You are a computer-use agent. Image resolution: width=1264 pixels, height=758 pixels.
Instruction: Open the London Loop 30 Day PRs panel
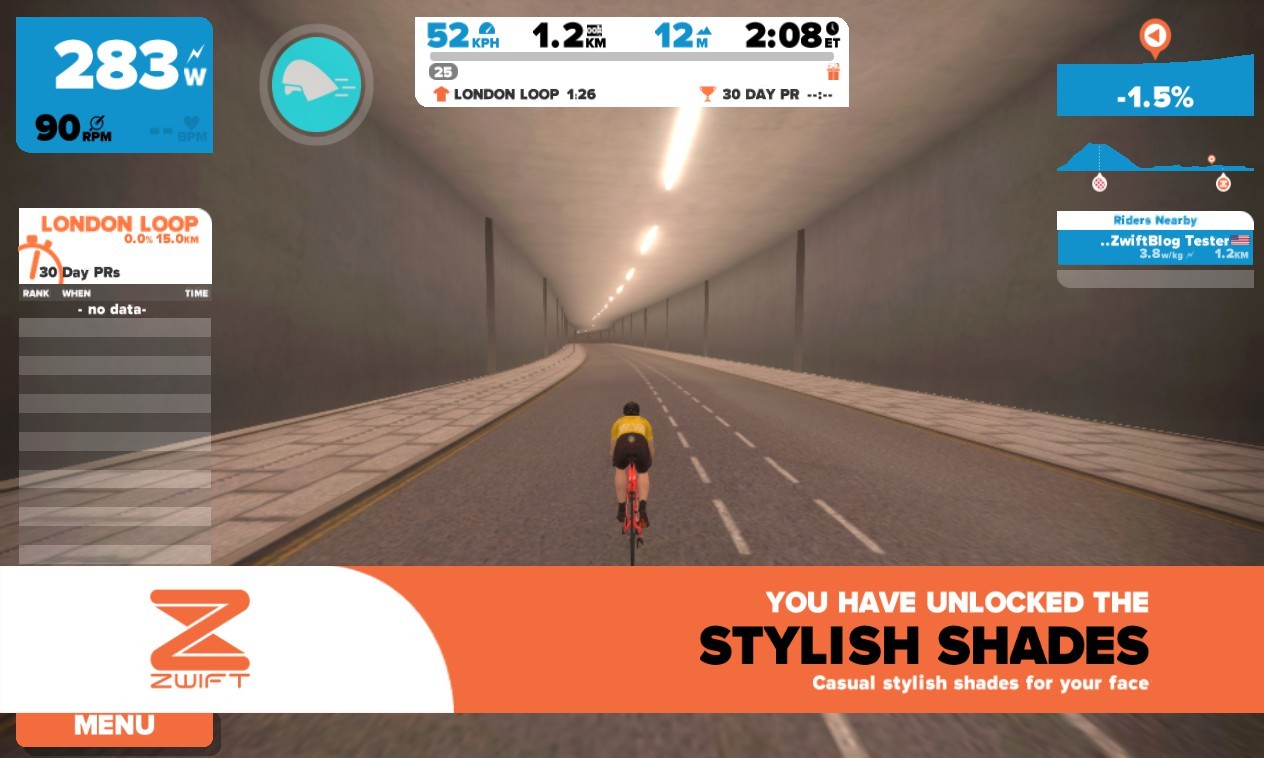click(115, 246)
